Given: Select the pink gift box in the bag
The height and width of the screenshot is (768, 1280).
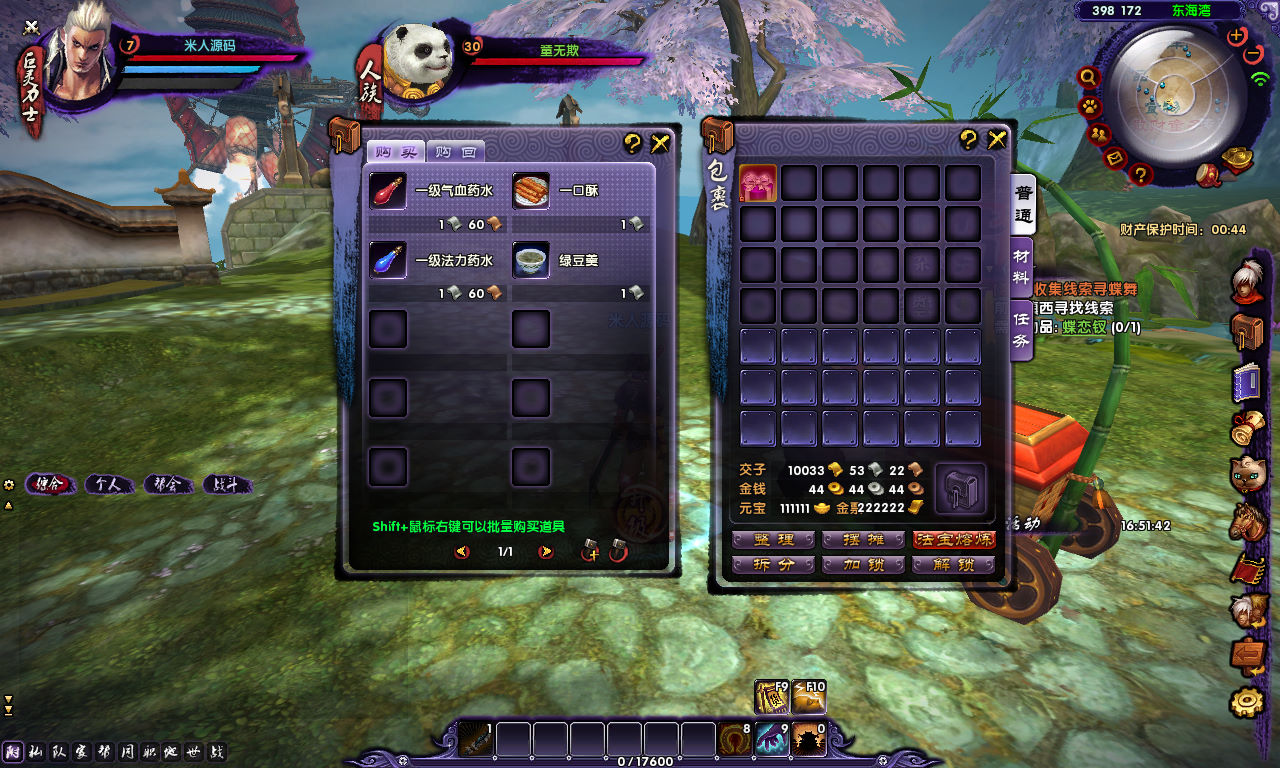Looking at the screenshot, I should tap(757, 183).
